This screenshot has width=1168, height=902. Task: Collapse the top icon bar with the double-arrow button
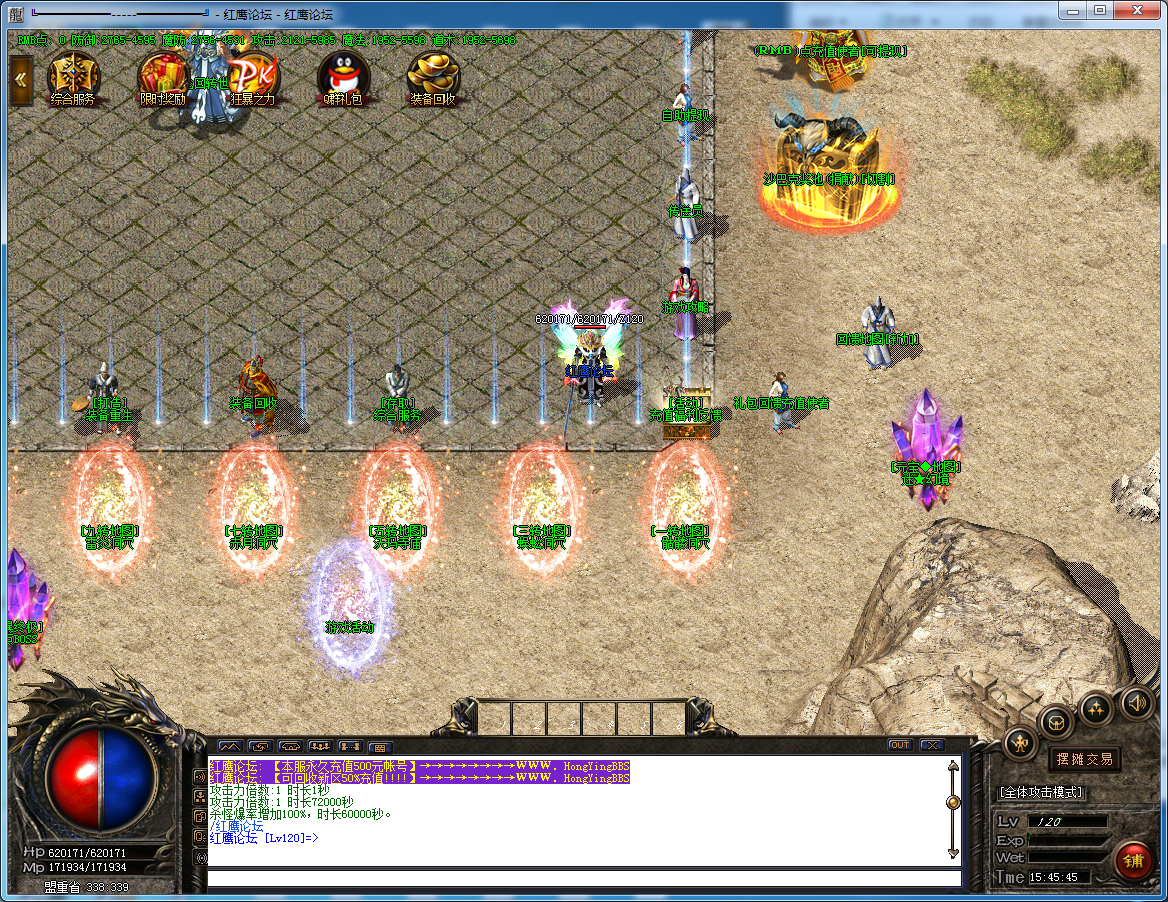click(21, 80)
